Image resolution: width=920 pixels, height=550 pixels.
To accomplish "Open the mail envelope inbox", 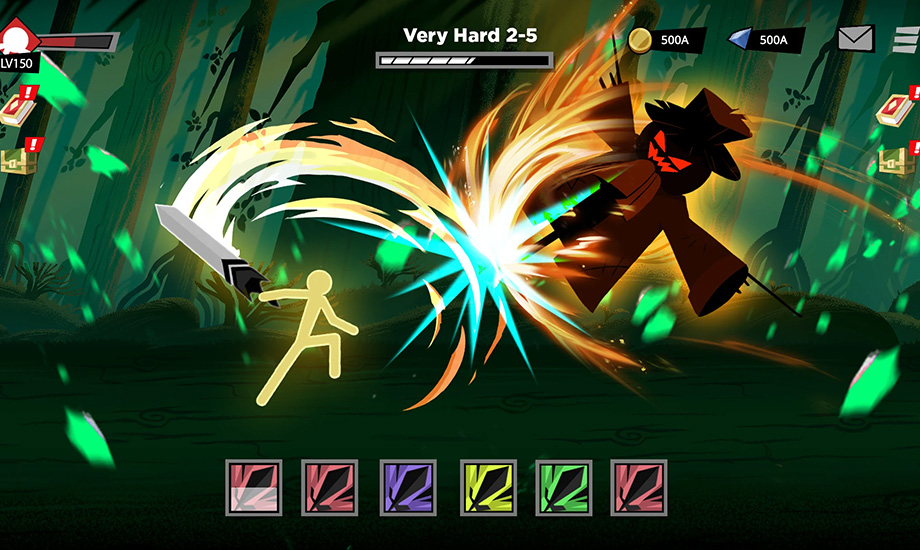I will pos(855,39).
